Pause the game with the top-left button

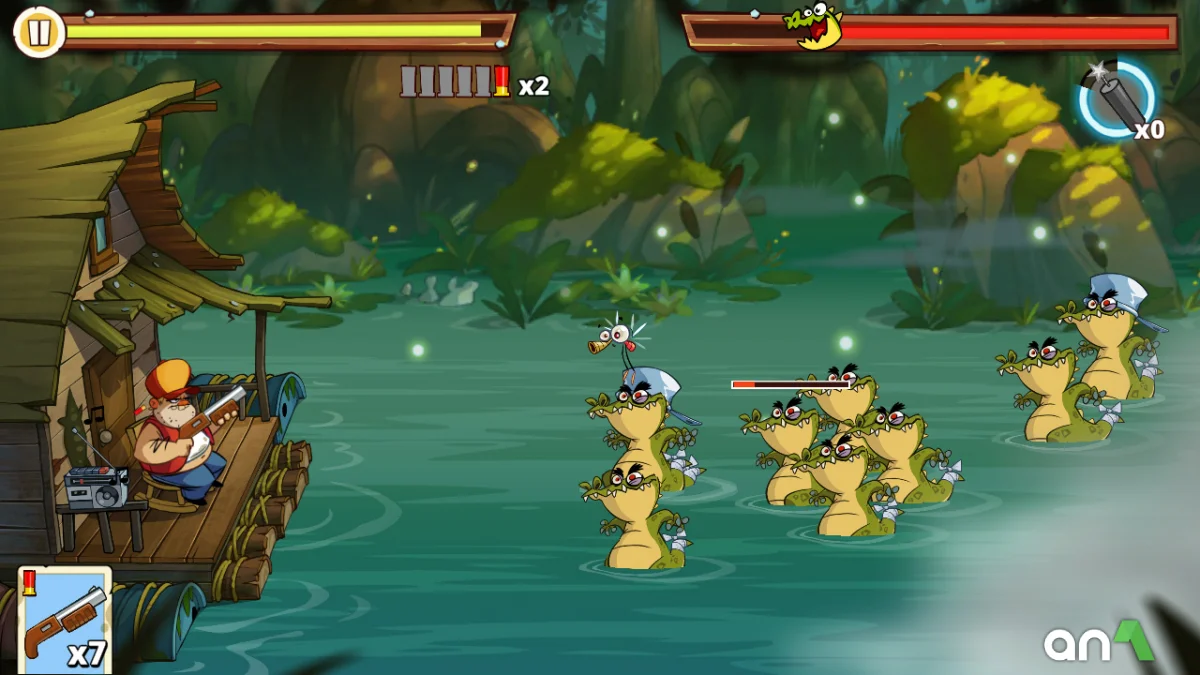(38, 33)
